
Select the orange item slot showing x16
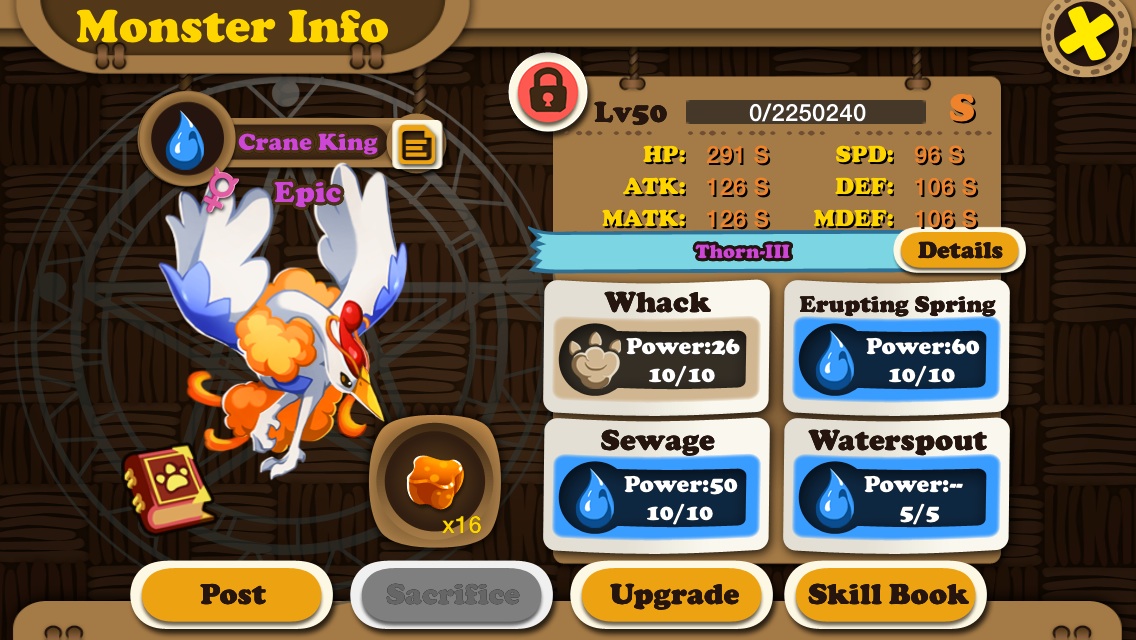(435, 482)
